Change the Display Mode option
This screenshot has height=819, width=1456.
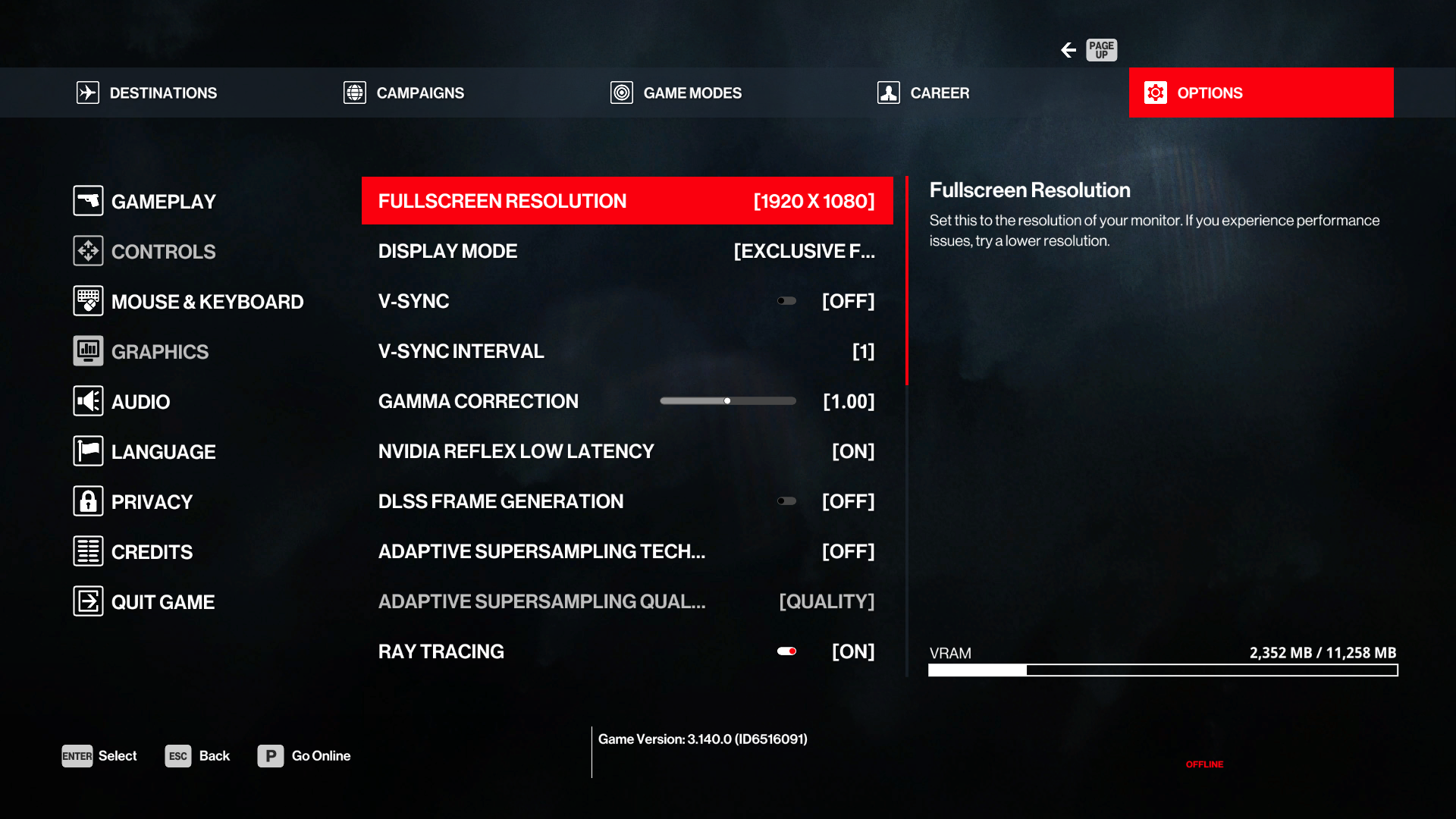click(x=626, y=251)
